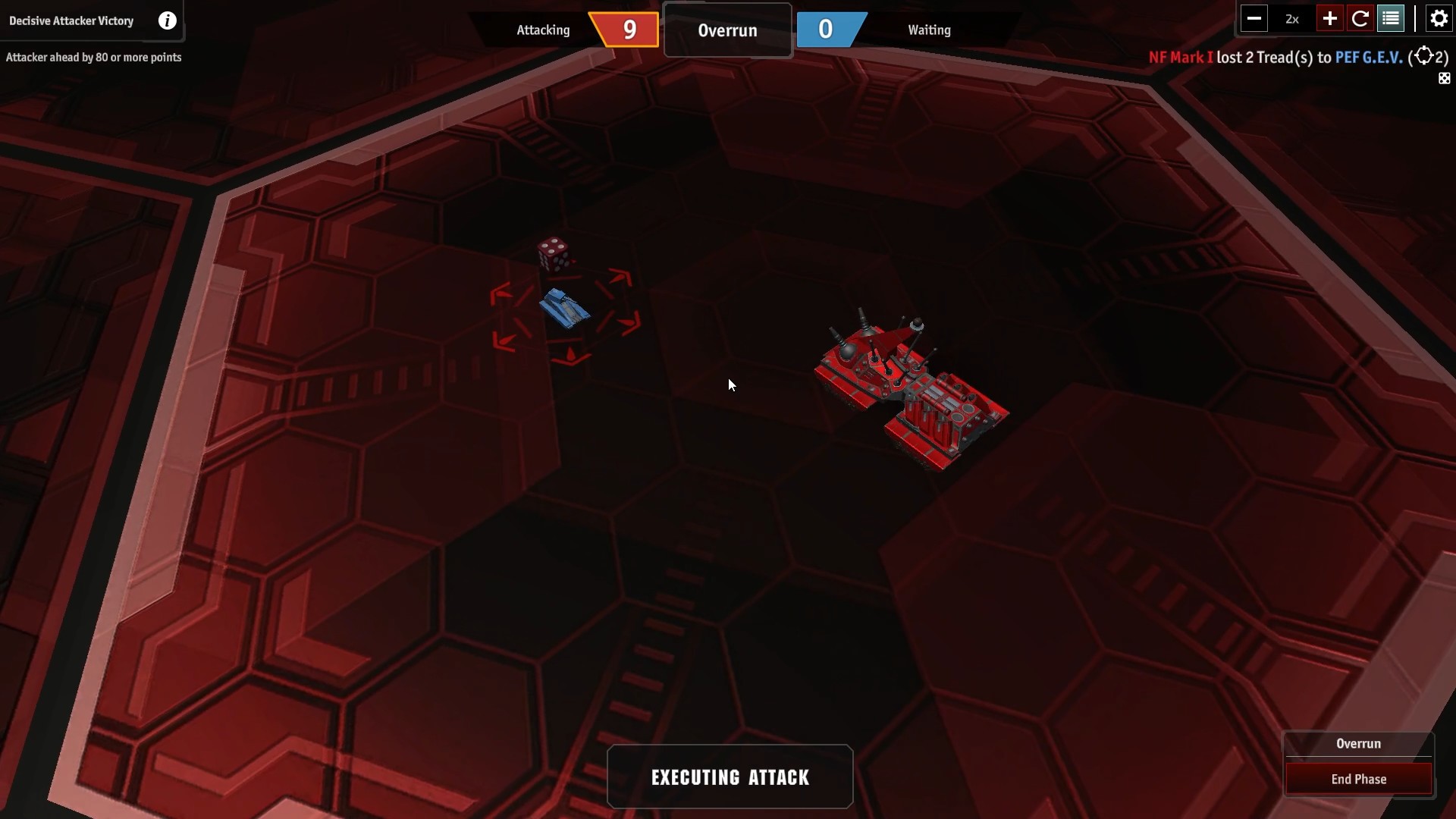Show victory condition info

coord(167,20)
